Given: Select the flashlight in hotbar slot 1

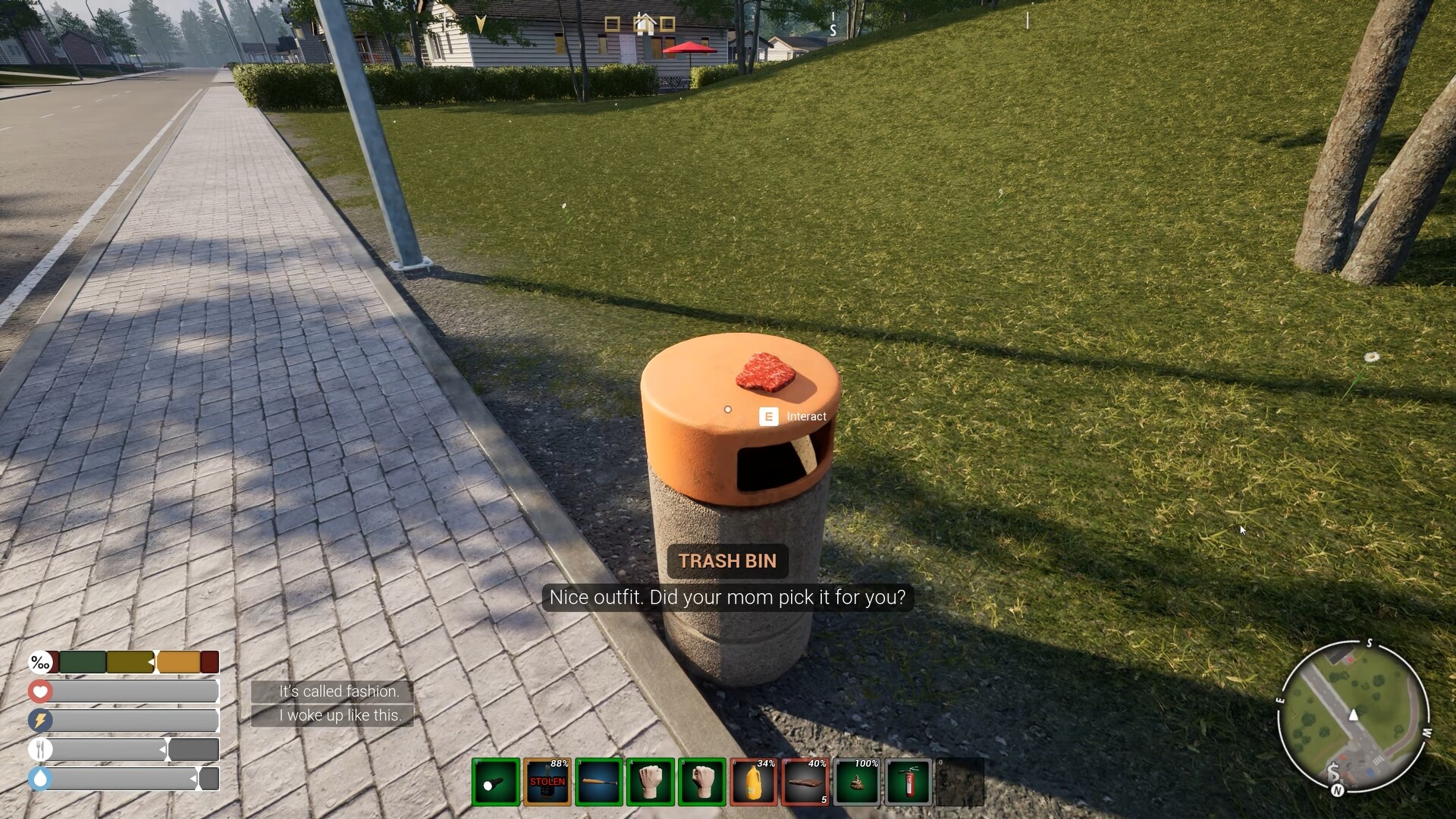Looking at the screenshot, I should pos(496,783).
